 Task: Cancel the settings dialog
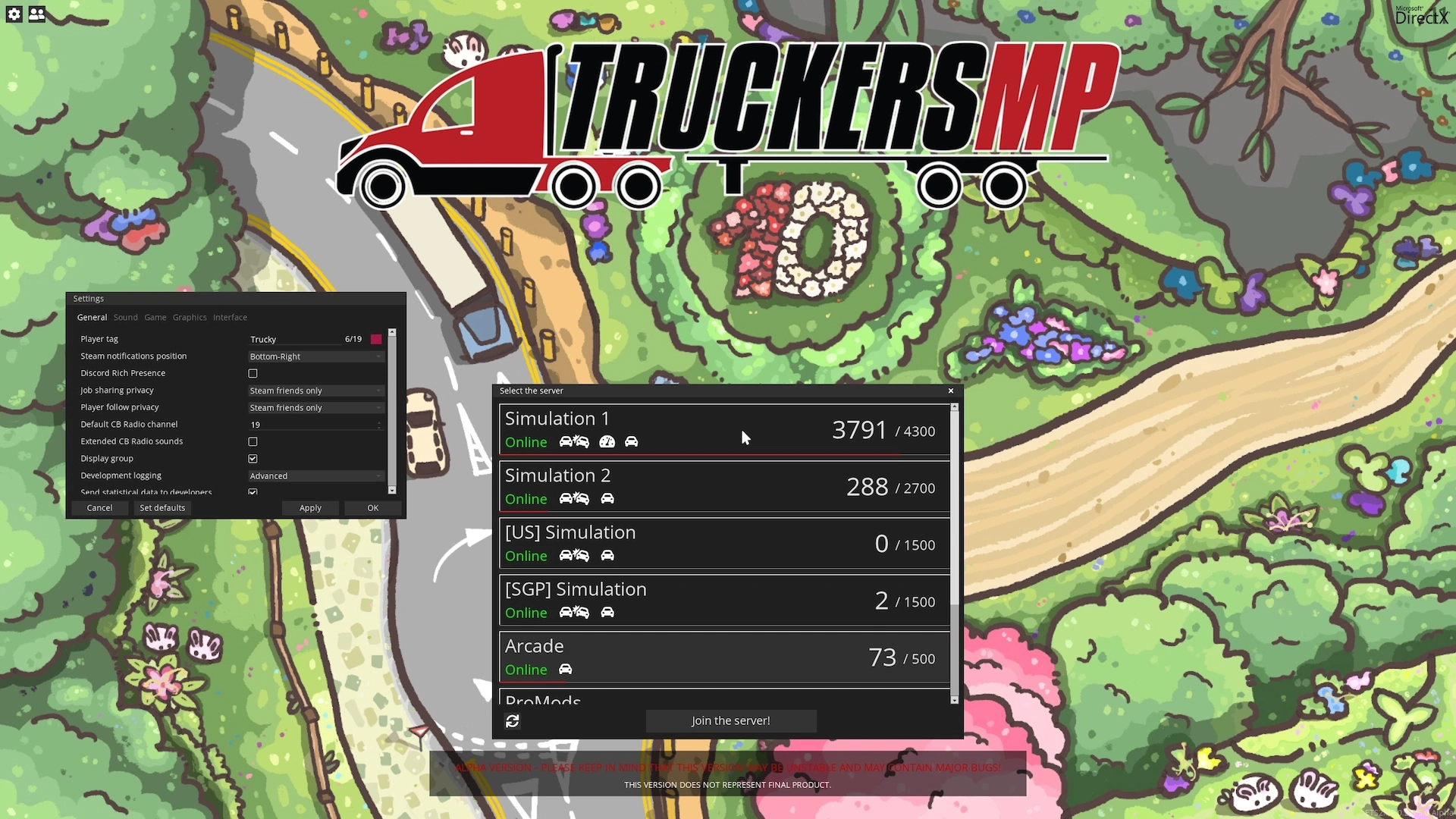tap(99, 508)
